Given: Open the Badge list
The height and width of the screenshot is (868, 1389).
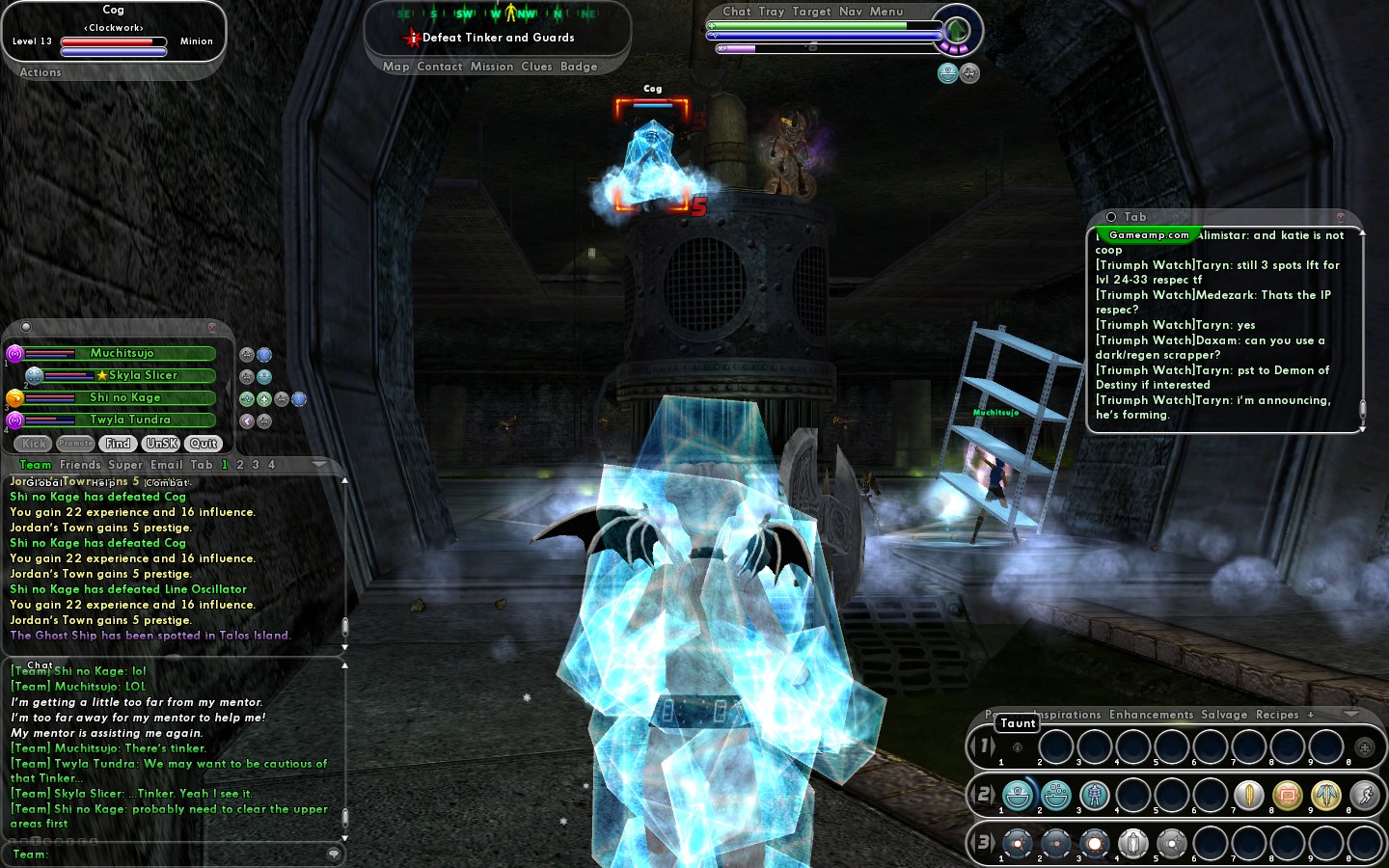Looking at the screenshot, I should coord(579,67).
